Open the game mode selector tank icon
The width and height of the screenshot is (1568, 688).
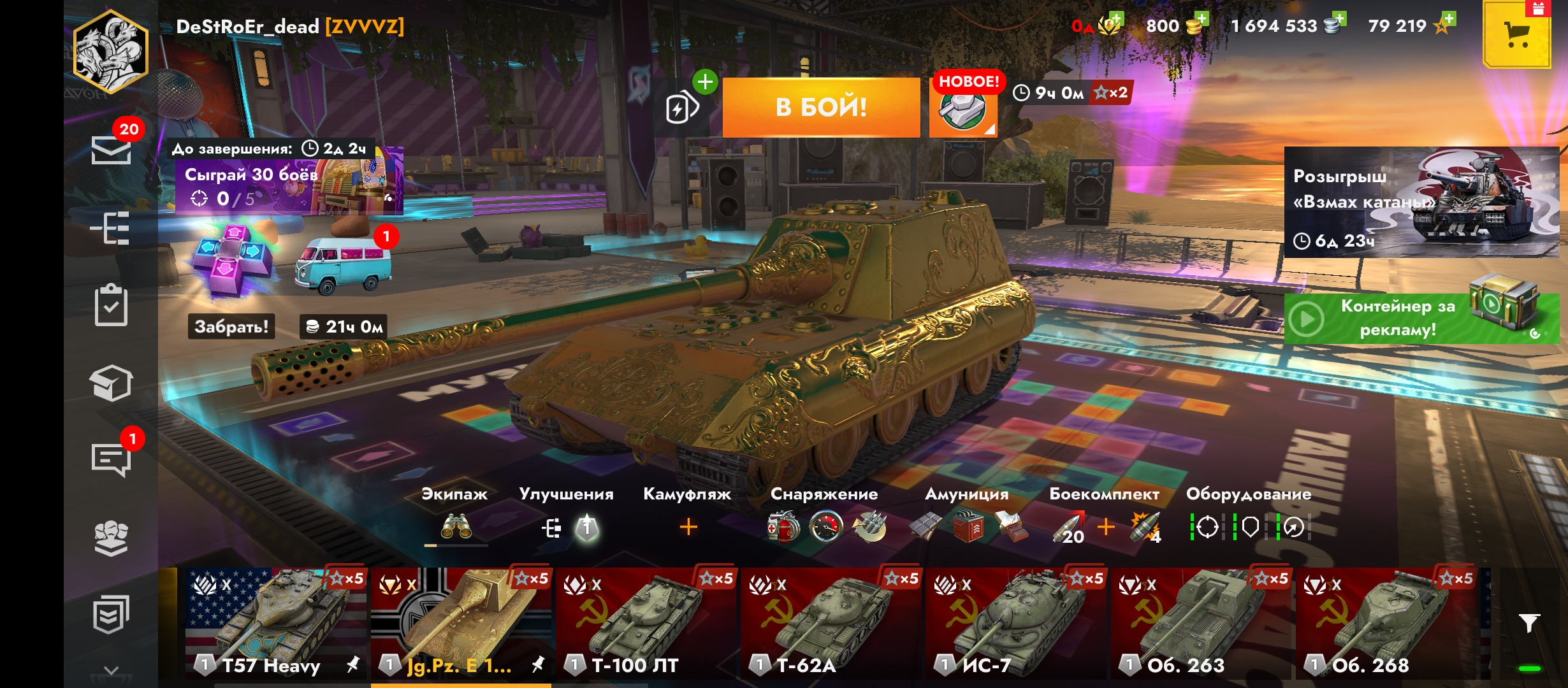[x=962, y=109]
